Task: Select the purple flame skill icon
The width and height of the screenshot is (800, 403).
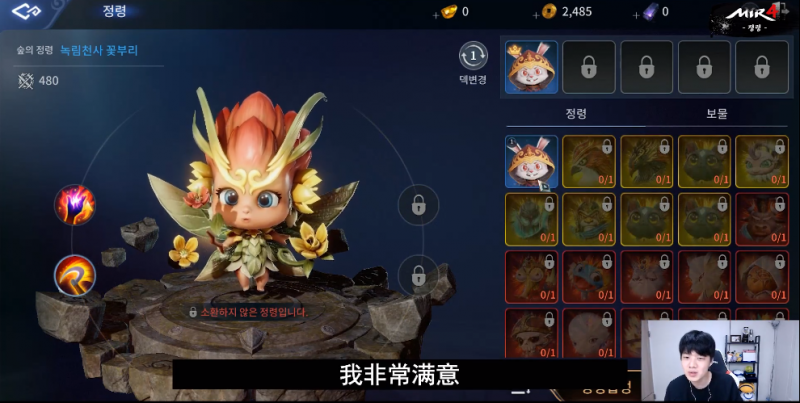Action: [x=75, y=205]
